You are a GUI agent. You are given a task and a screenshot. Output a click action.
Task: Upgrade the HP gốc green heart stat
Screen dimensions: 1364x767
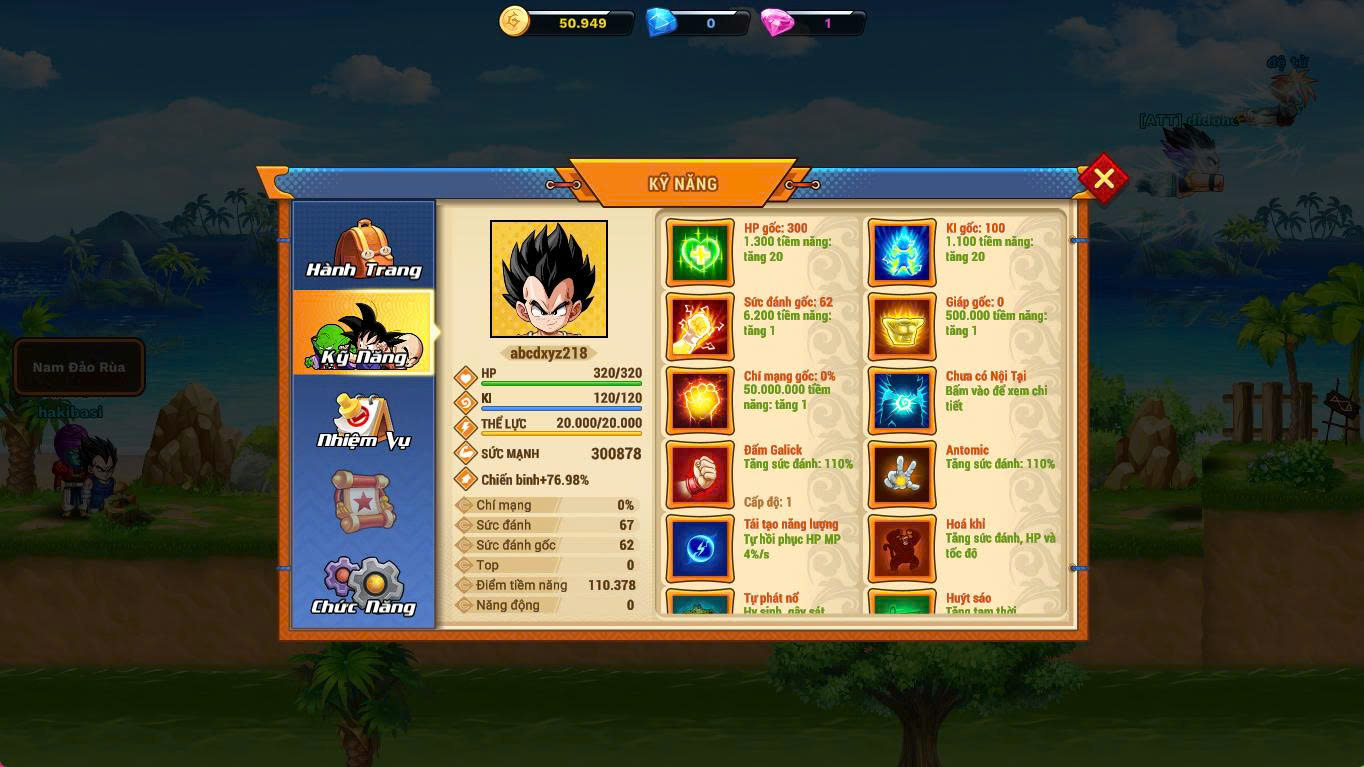click(700, 252)
